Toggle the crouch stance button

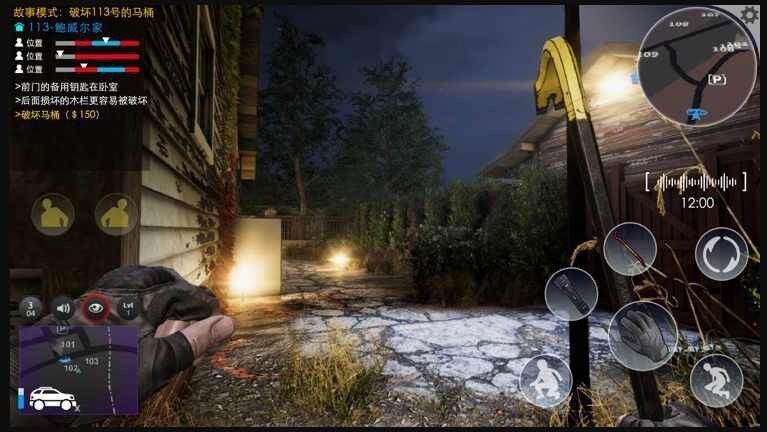[546, 381]
